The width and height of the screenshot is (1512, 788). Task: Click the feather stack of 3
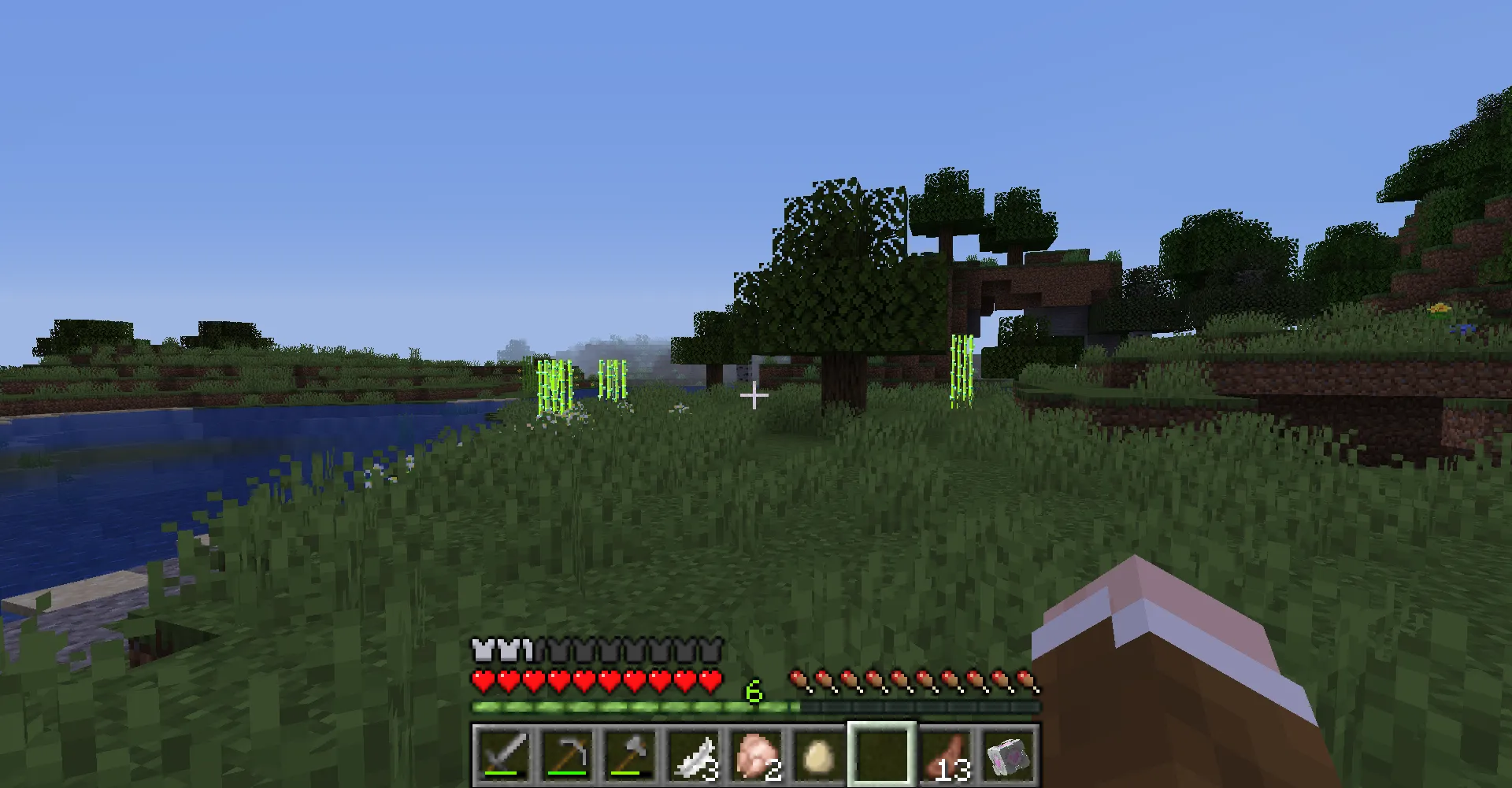tap(695, 756)
